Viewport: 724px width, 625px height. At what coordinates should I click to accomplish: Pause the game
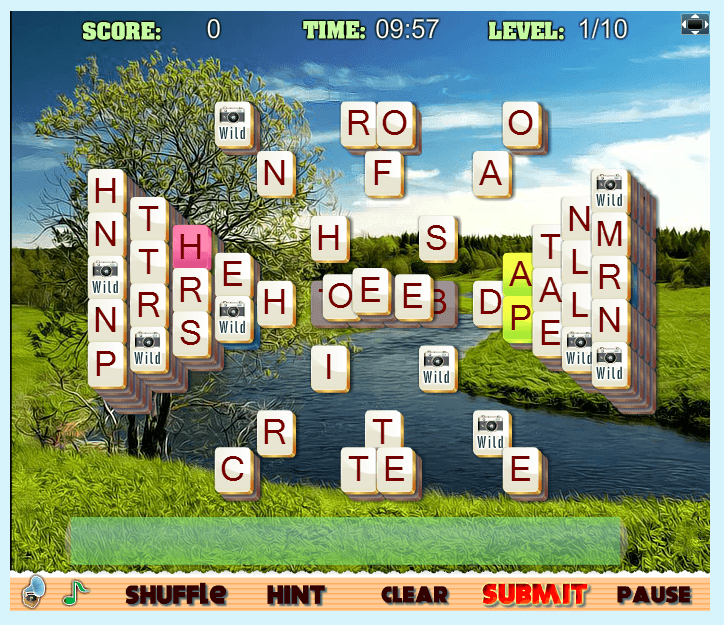point(654,594)
